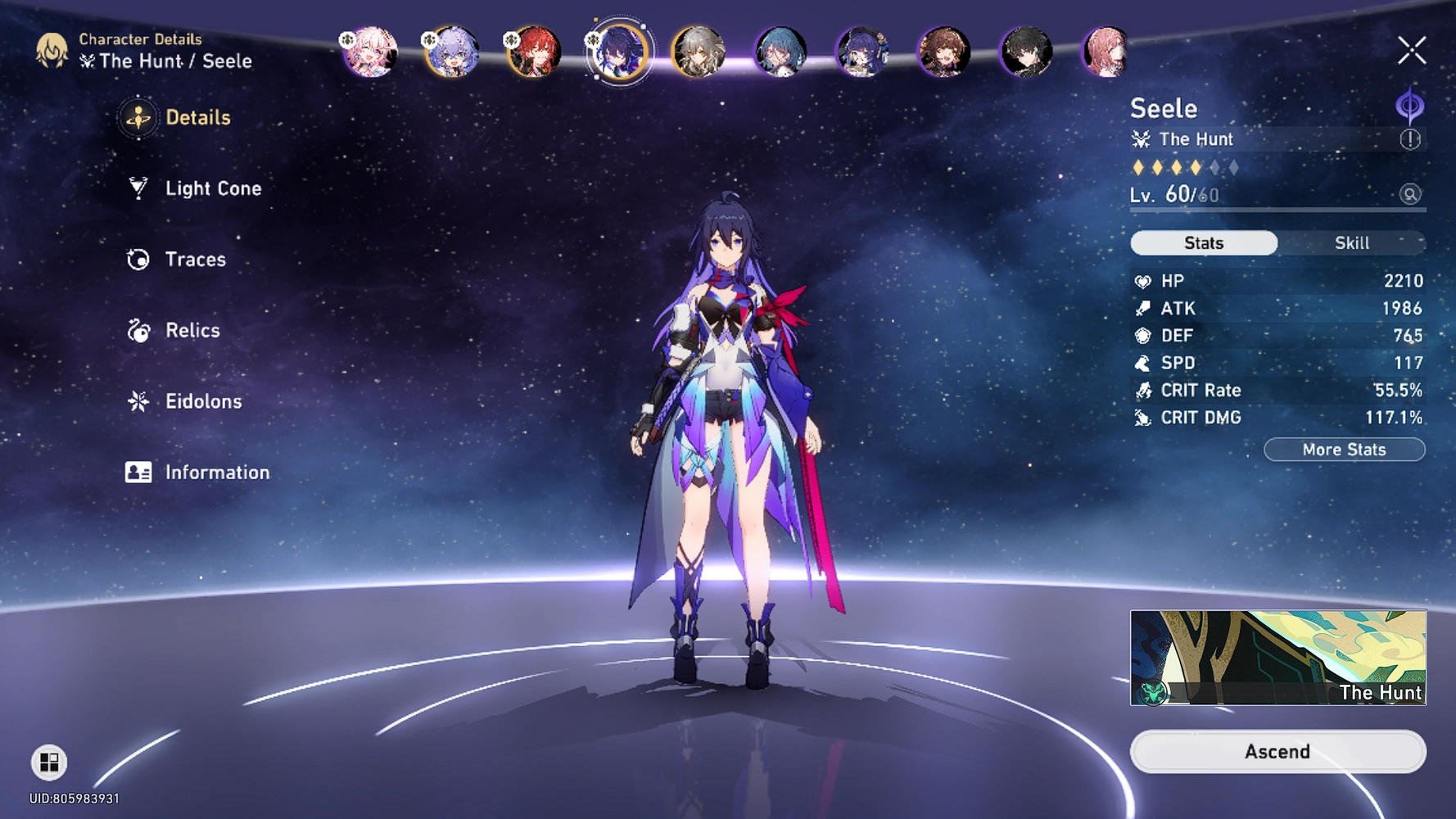Image resolution: width=1456 pixels, height=819 pixels.
Task: Switch to the Skill tab
Action: (1352, 242)
